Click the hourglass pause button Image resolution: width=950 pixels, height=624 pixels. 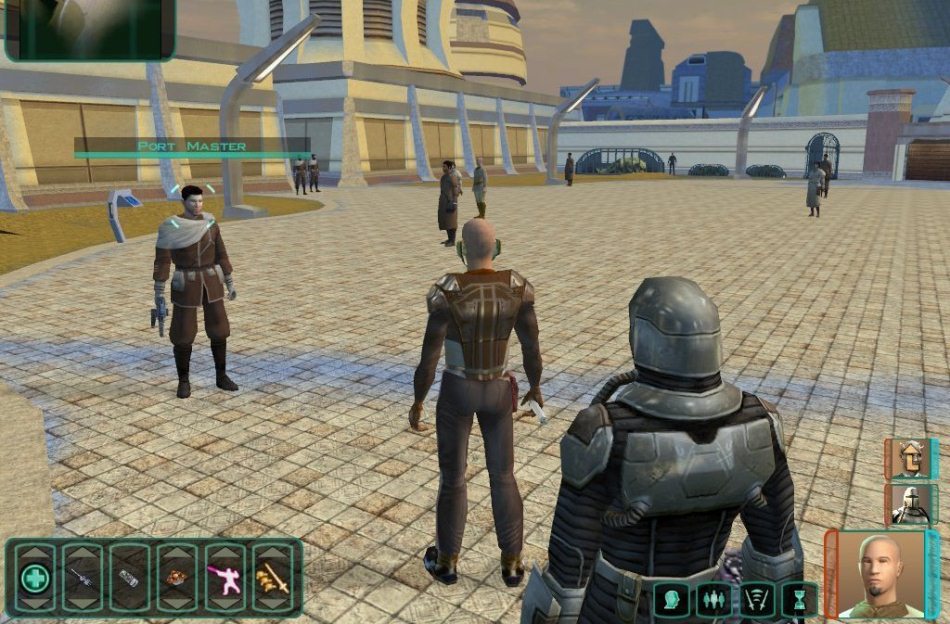(799, 599)
